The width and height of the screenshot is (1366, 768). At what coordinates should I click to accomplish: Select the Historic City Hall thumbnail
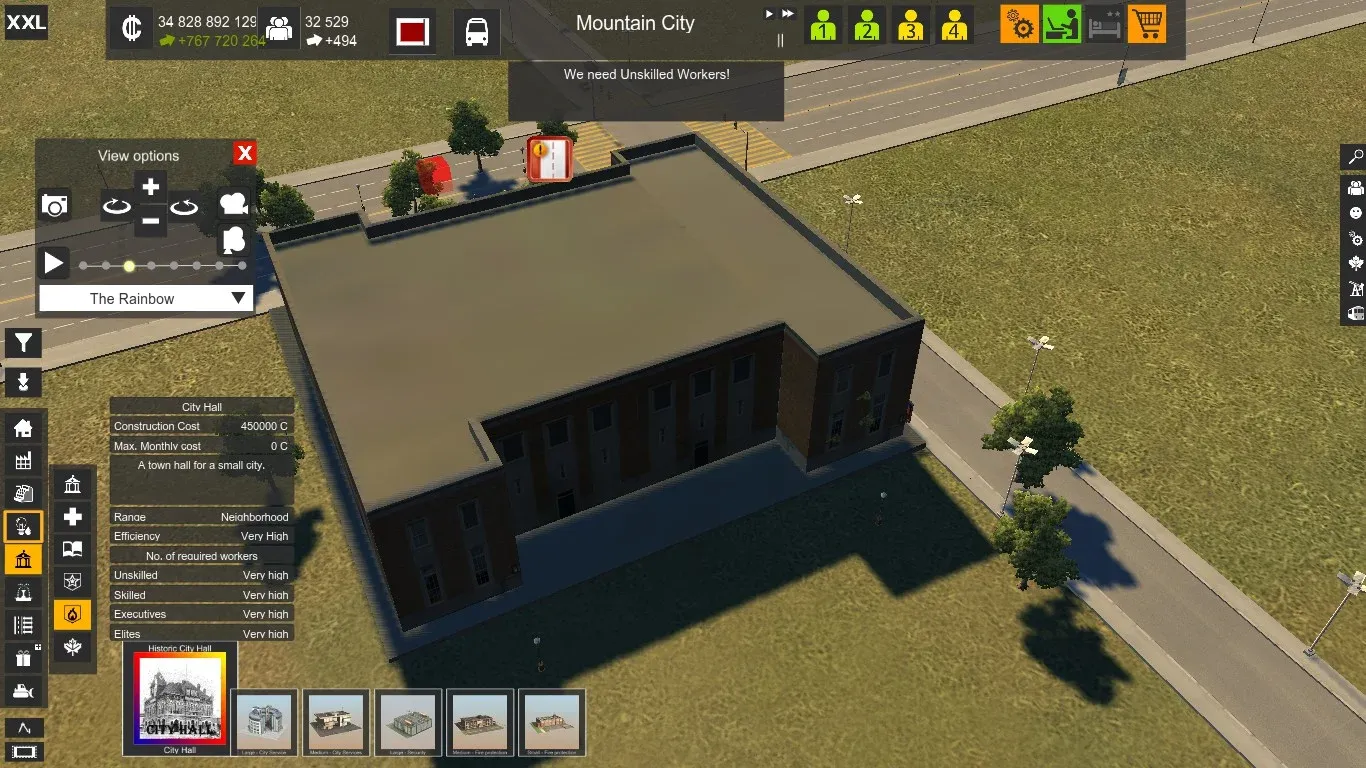(180, 698)
